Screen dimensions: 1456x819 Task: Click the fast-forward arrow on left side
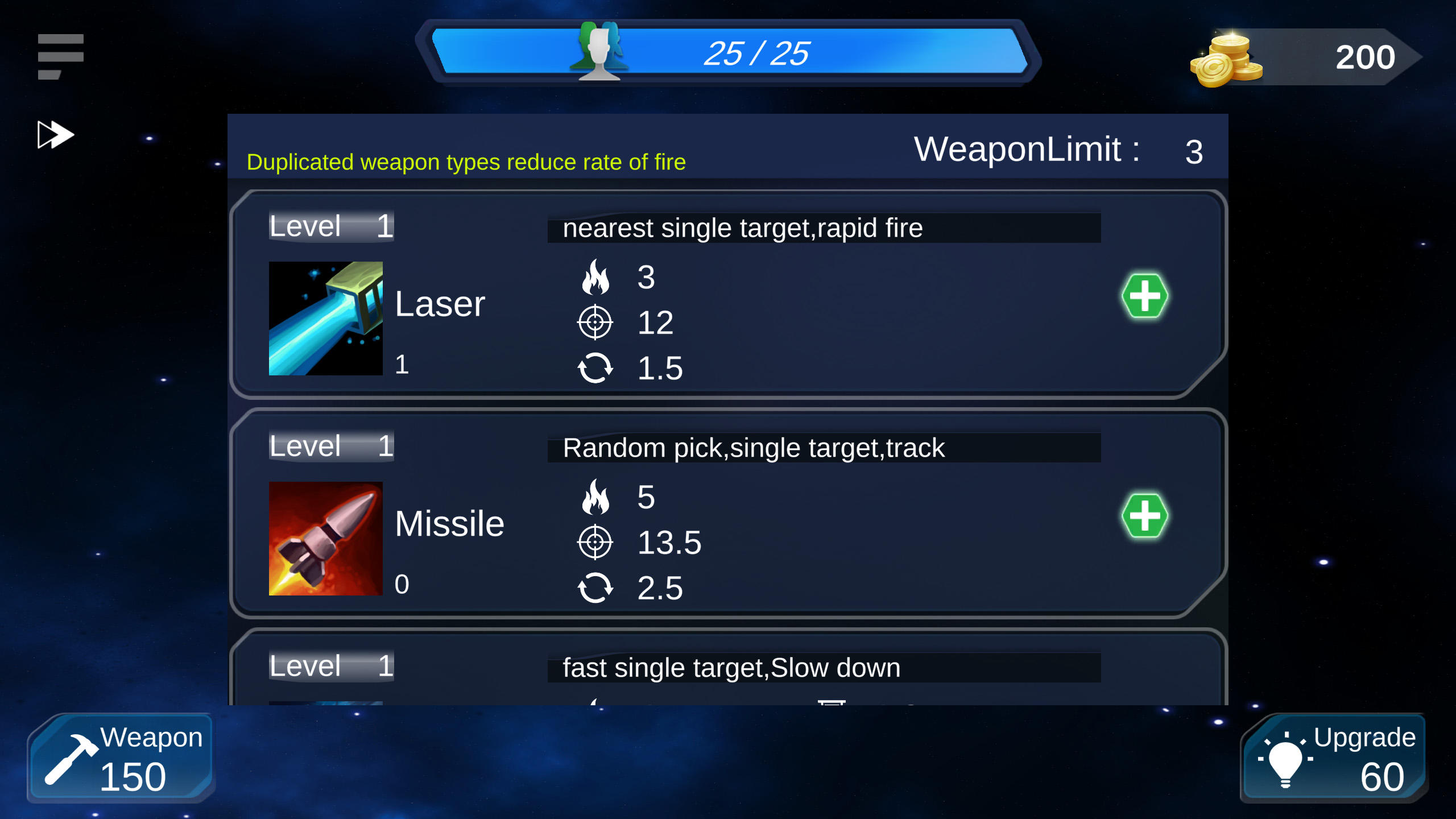click(55, 134)
